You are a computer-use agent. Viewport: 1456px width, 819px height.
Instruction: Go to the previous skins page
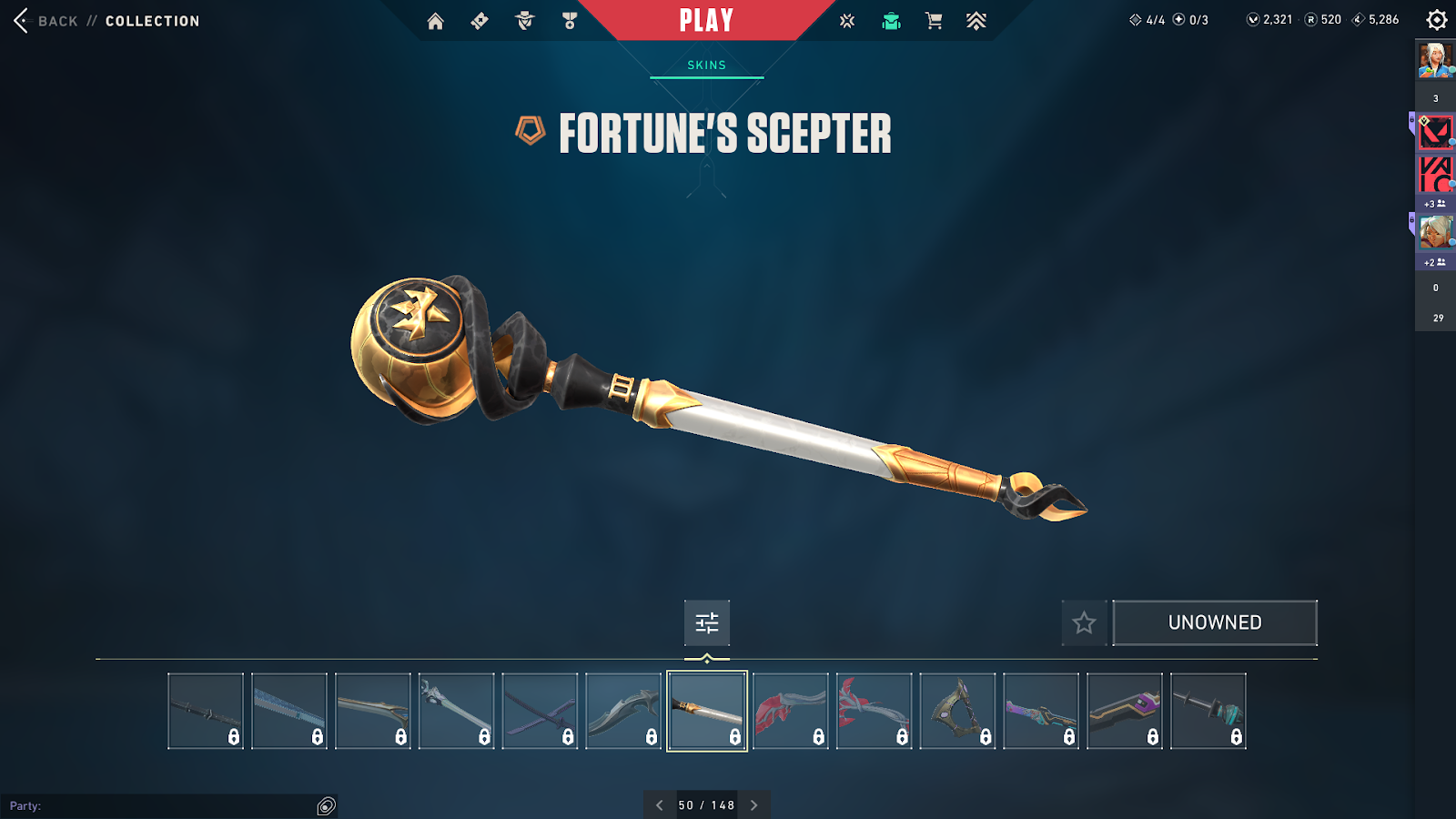tap(660, 805)
